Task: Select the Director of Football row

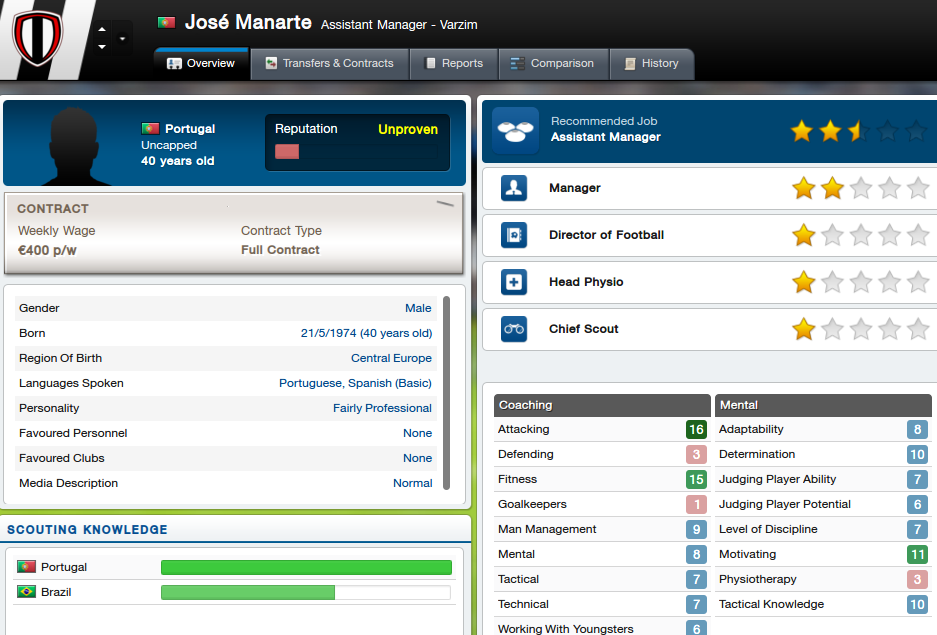Action: pos(709,235)
